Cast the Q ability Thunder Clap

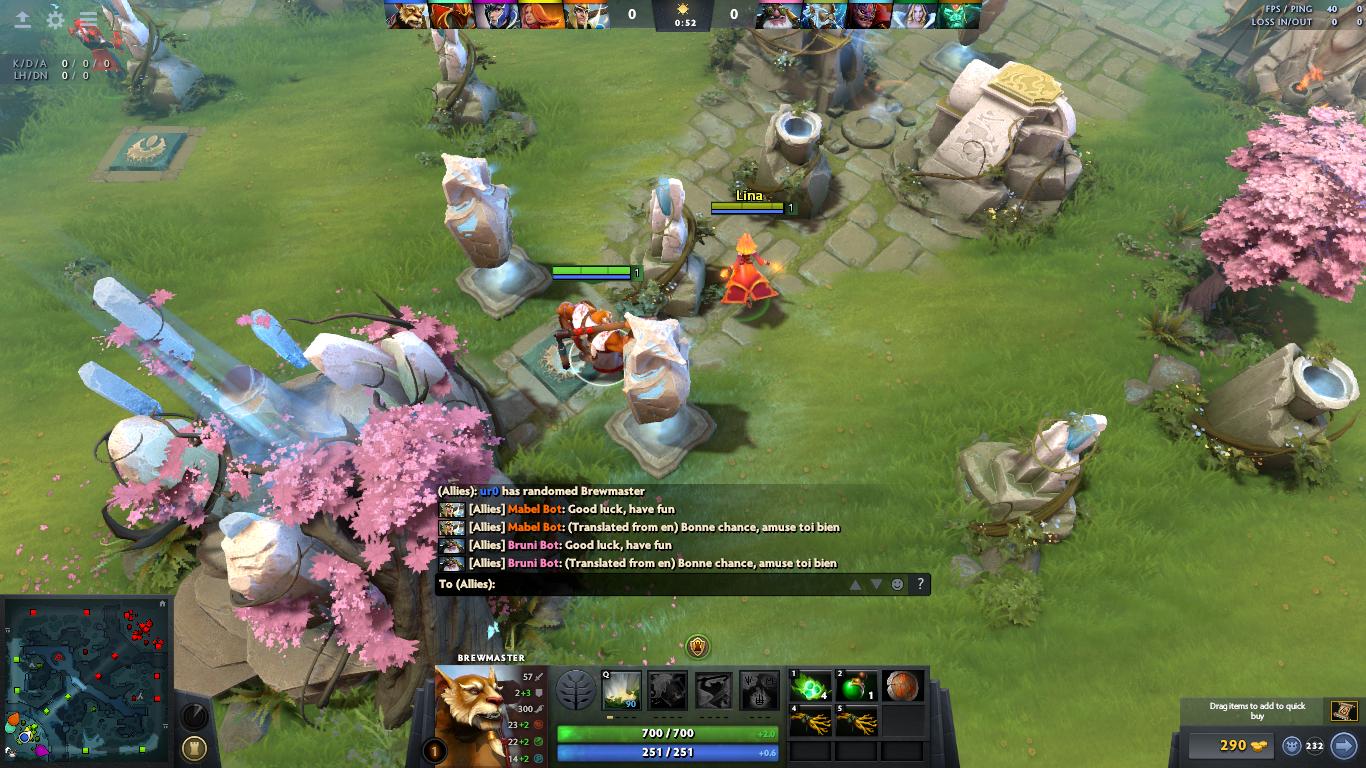pos(621,690)
